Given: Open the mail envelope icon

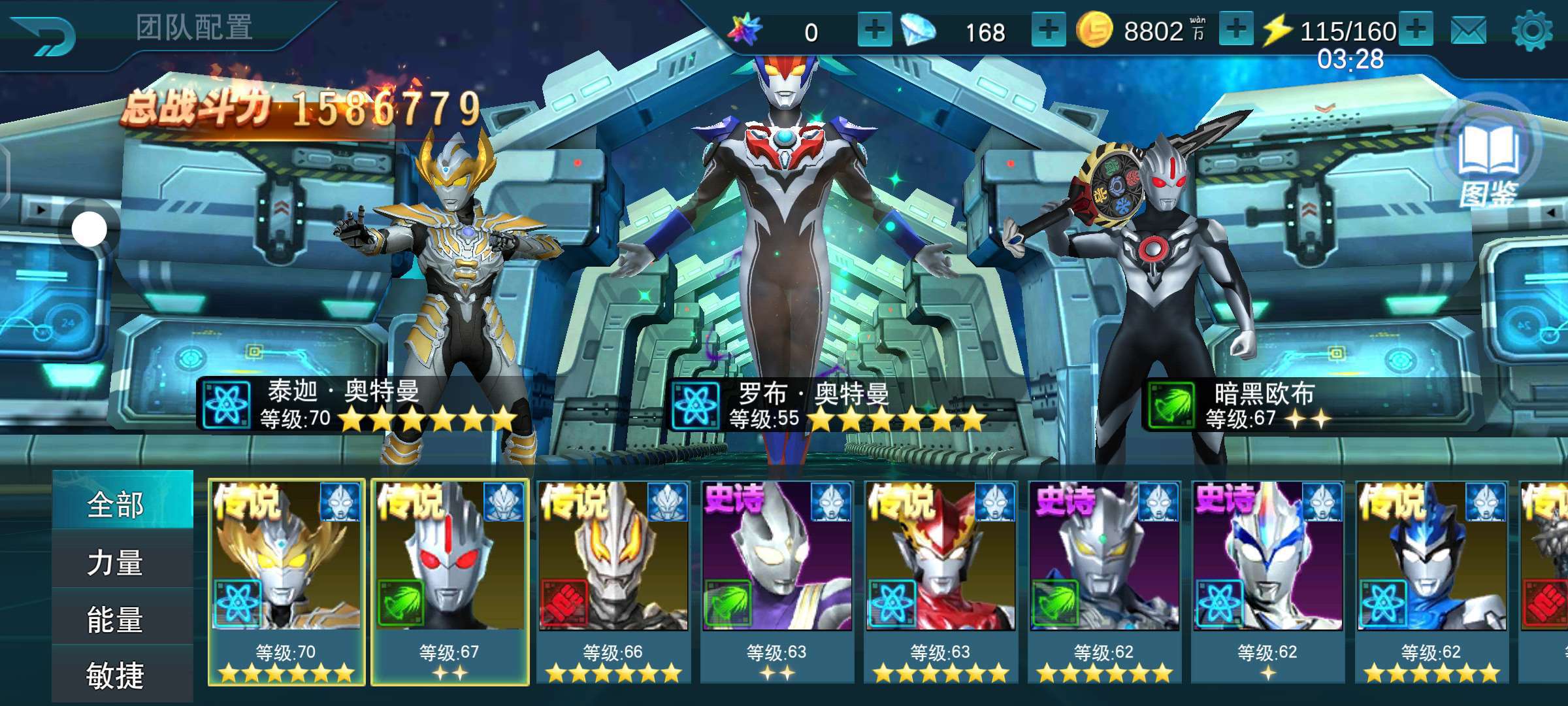Looking at the screenshot, I should point(1468,31).
